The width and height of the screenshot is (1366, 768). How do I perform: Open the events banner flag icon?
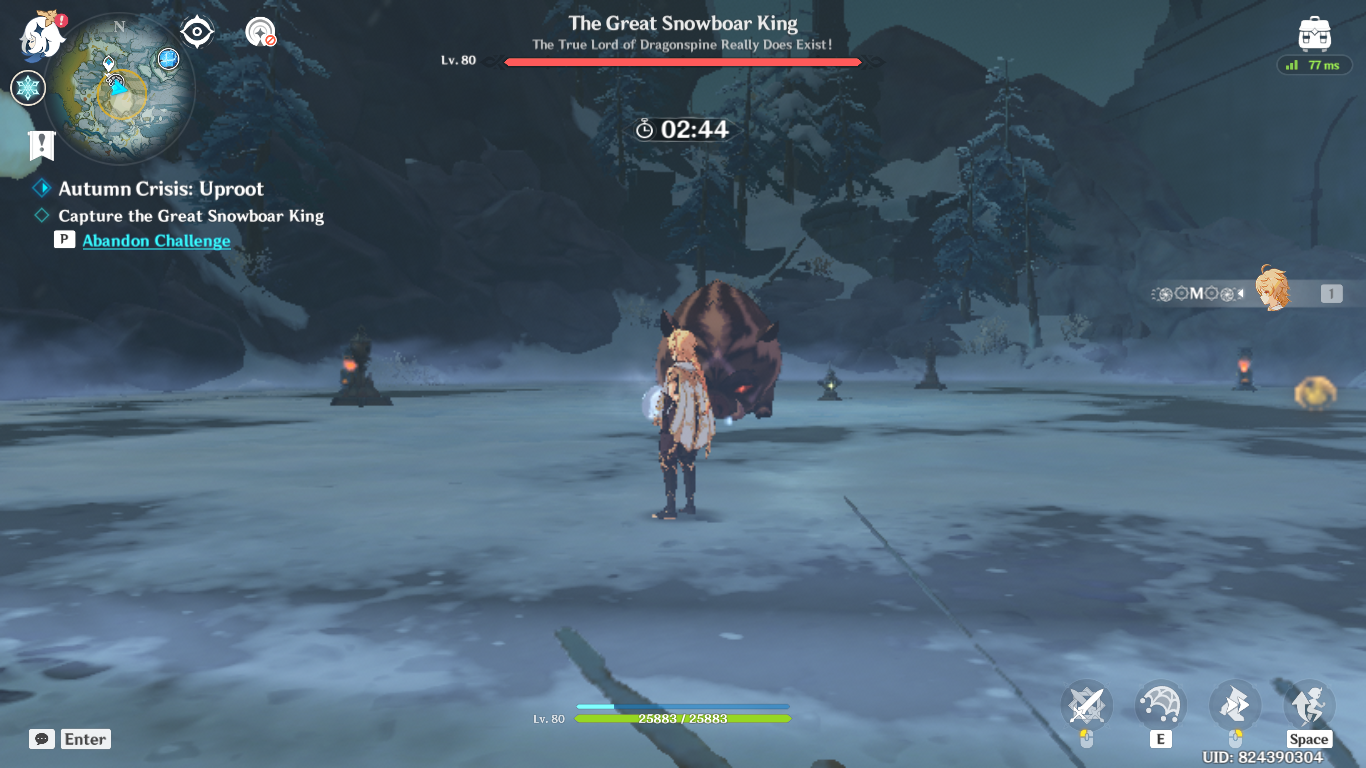coord(39,148)
